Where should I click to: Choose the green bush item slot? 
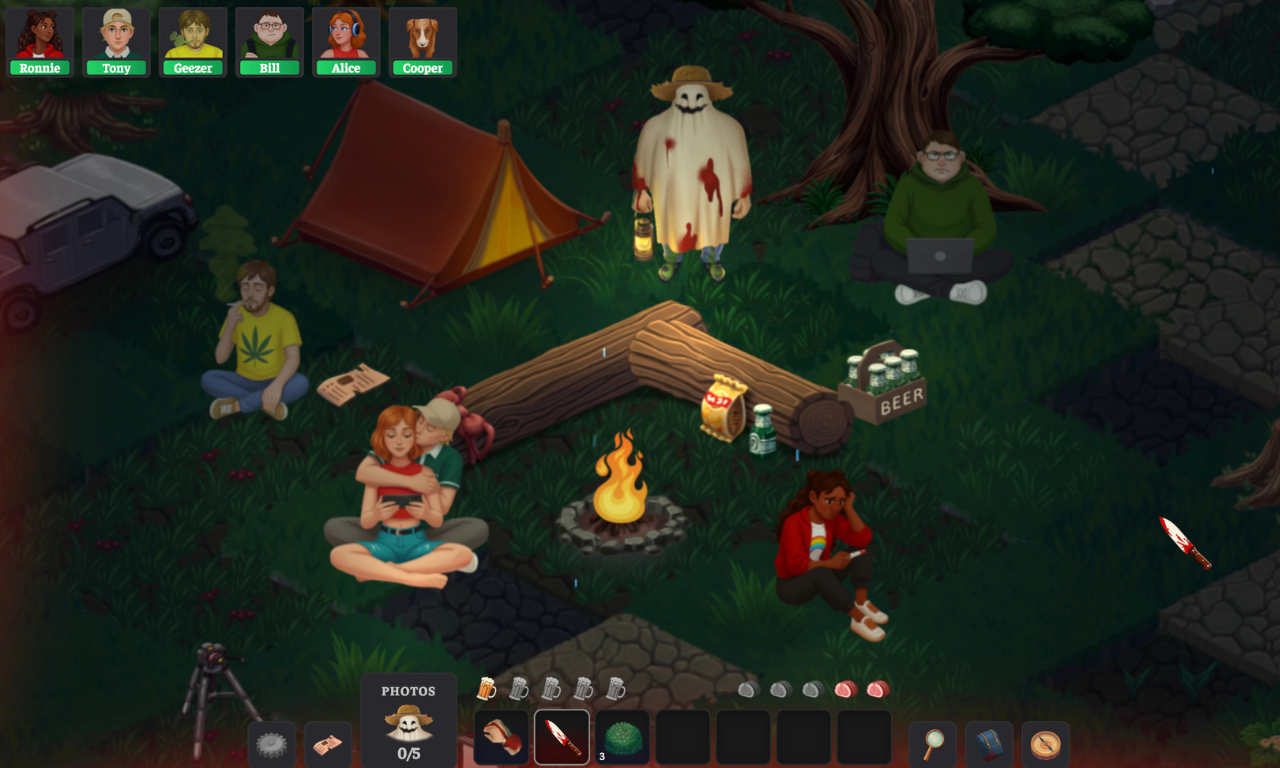coord(622,738)
